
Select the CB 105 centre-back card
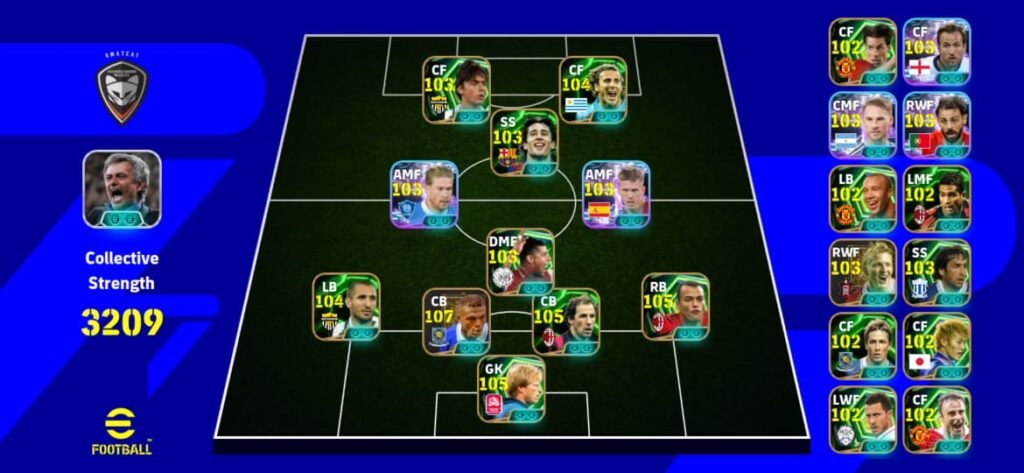566,321
